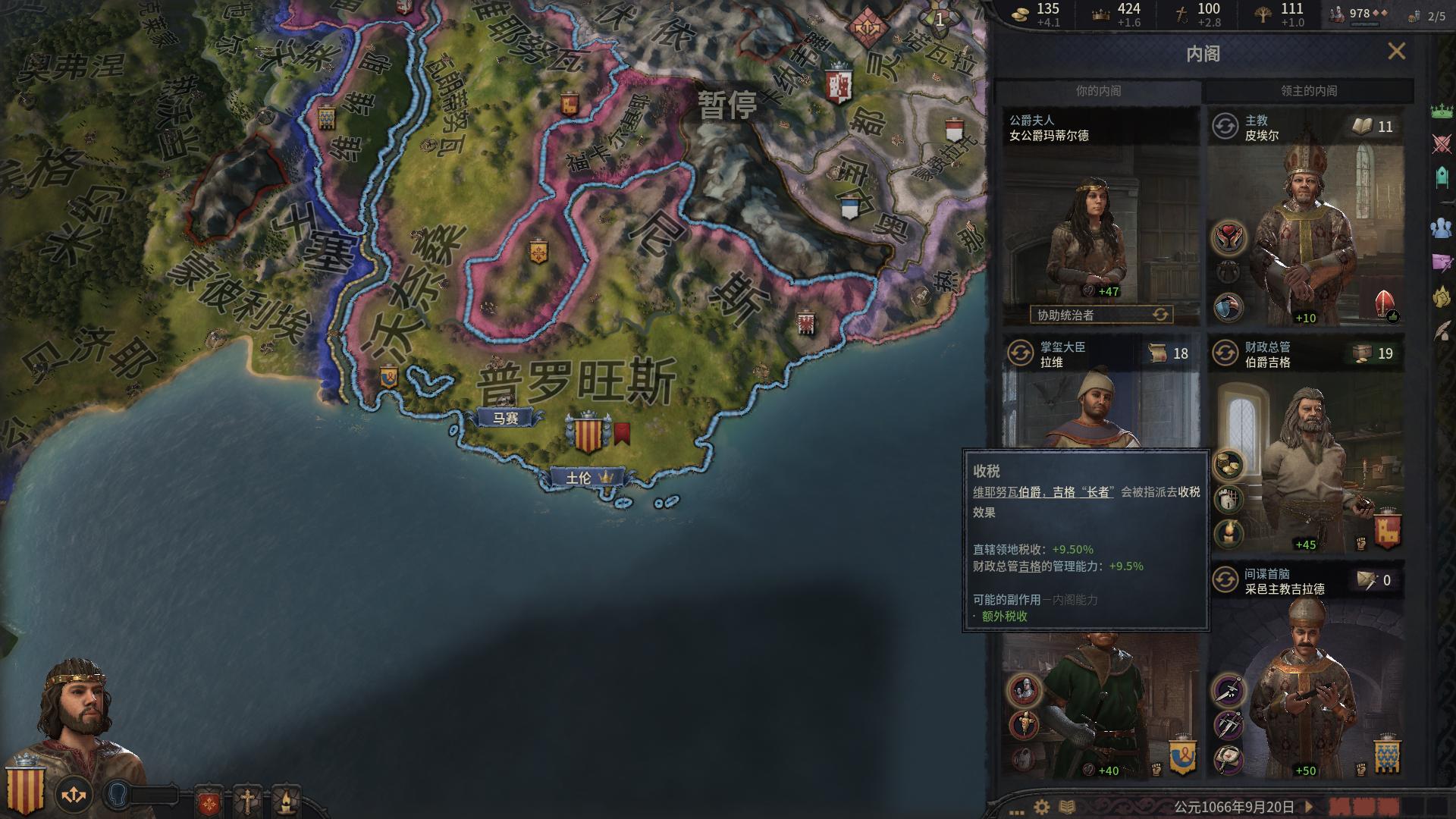Viewport: 1456px width, 819px height.
Task: Choose the bishop's heart-in-hands task
Action: point(1228,237)
